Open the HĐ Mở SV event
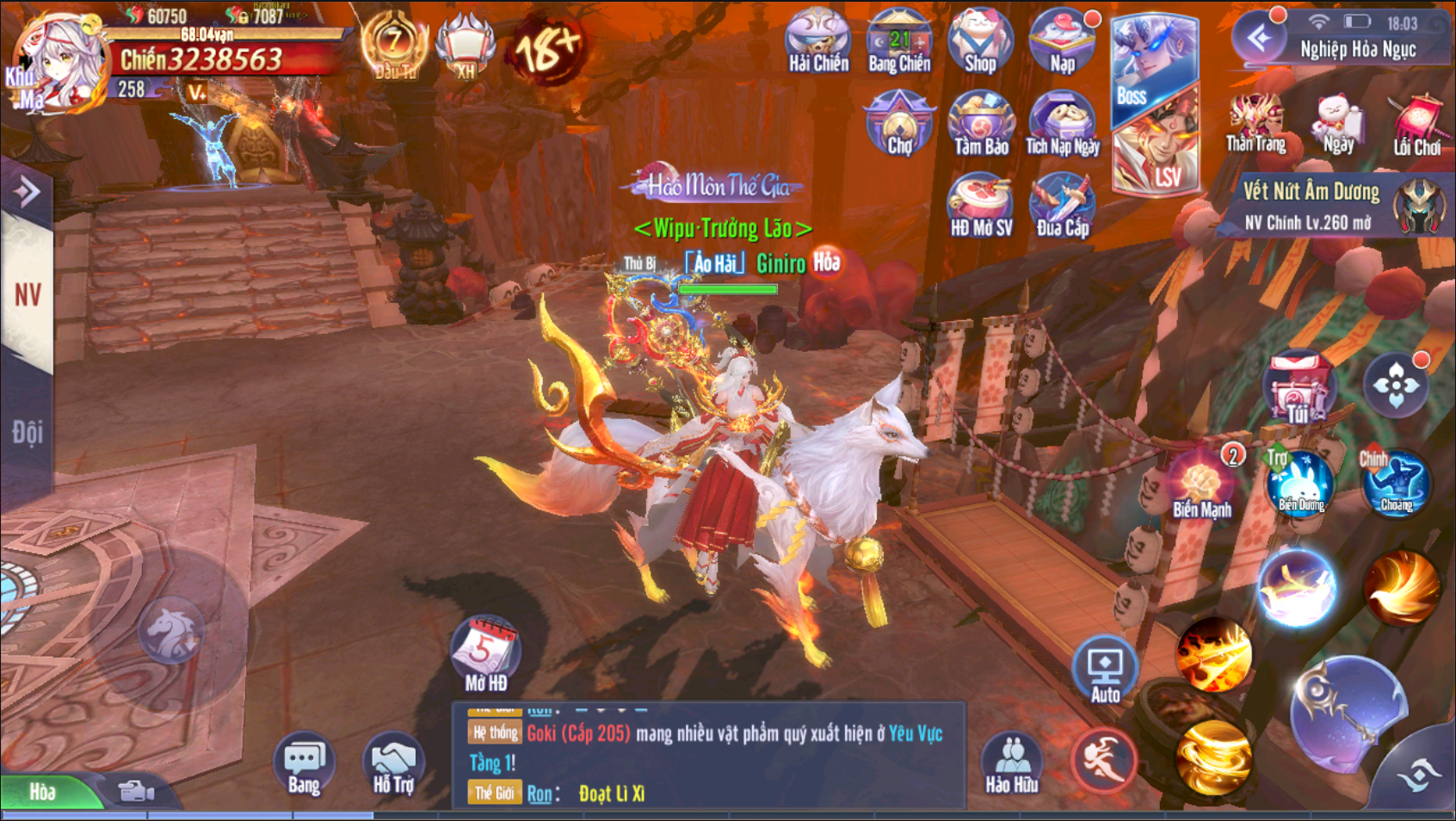 [980, 205]
